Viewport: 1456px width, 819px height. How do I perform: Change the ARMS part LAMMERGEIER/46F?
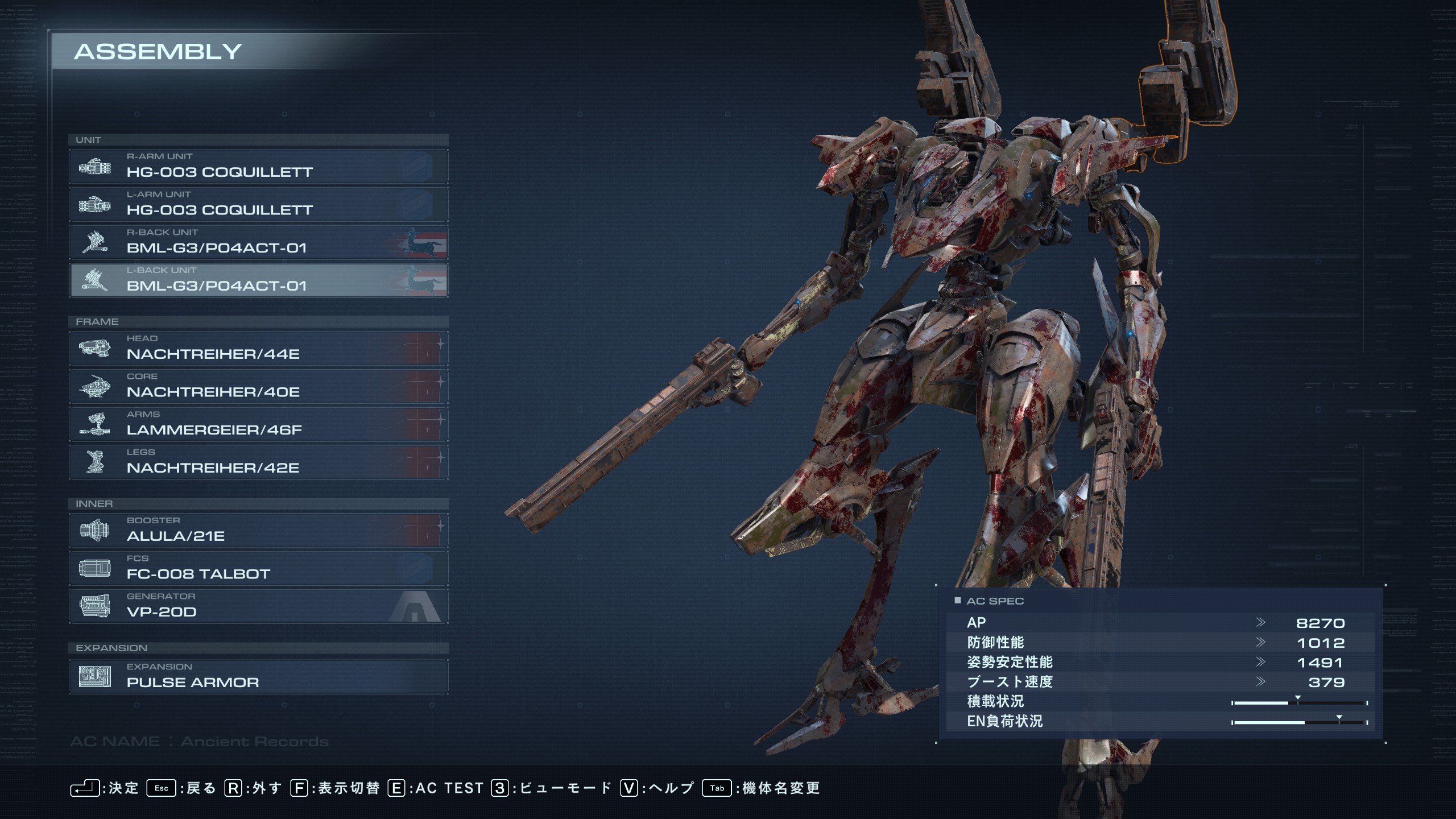(x=259, y=424)
